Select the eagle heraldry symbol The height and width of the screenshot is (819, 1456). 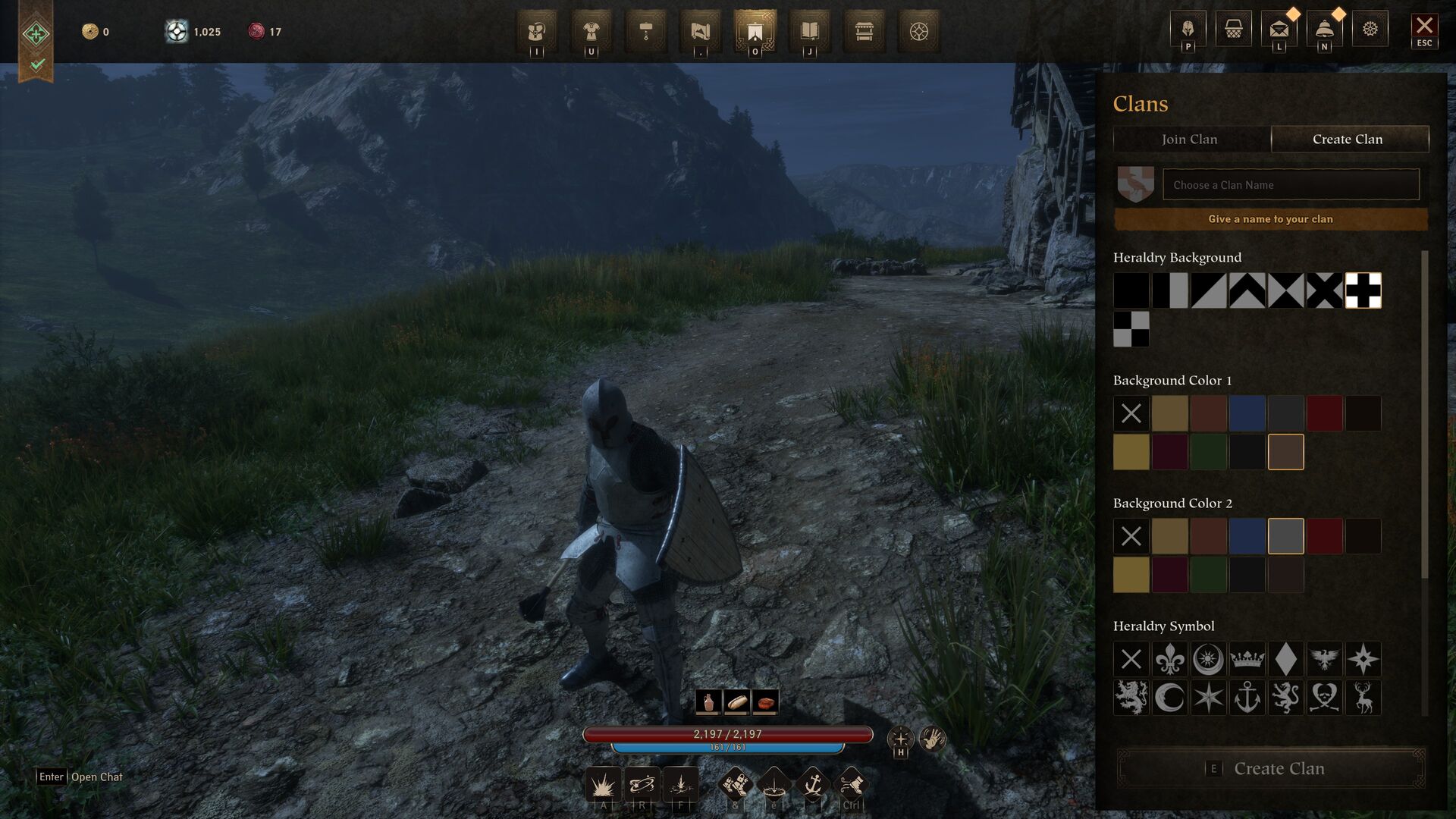click(x=1324, y=659)
